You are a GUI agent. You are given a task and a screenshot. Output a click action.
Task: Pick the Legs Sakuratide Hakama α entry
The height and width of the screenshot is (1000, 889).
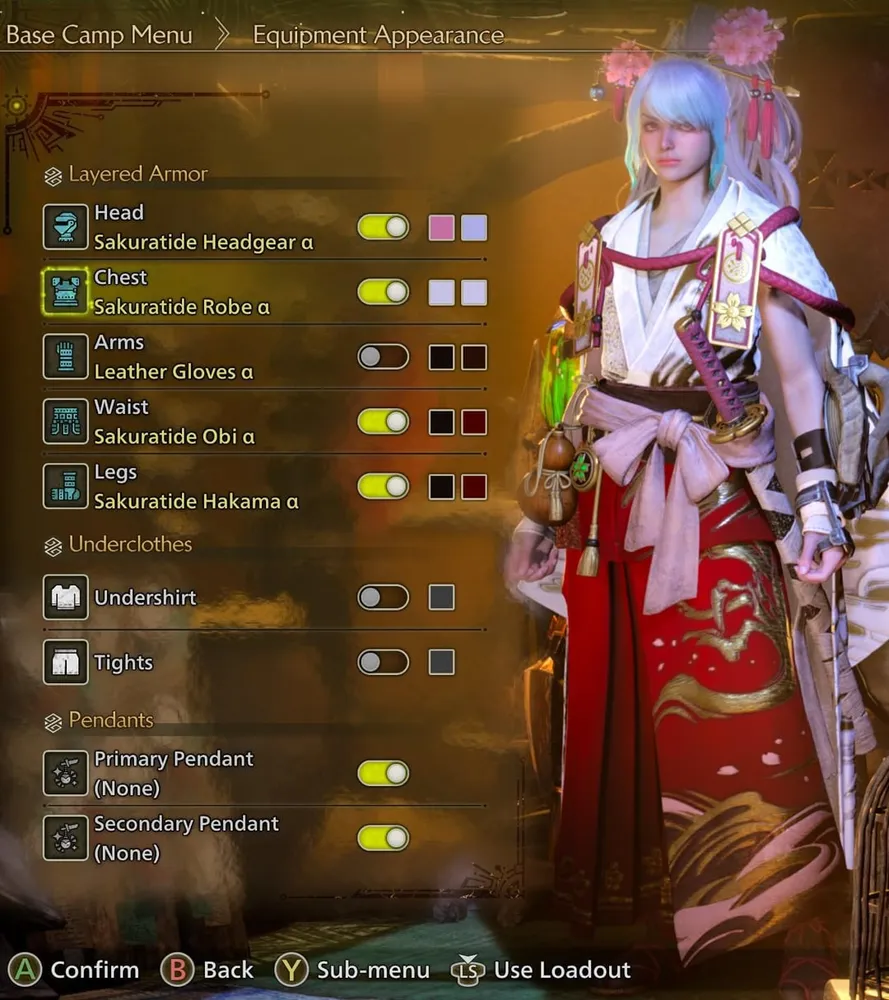(196, 487)
